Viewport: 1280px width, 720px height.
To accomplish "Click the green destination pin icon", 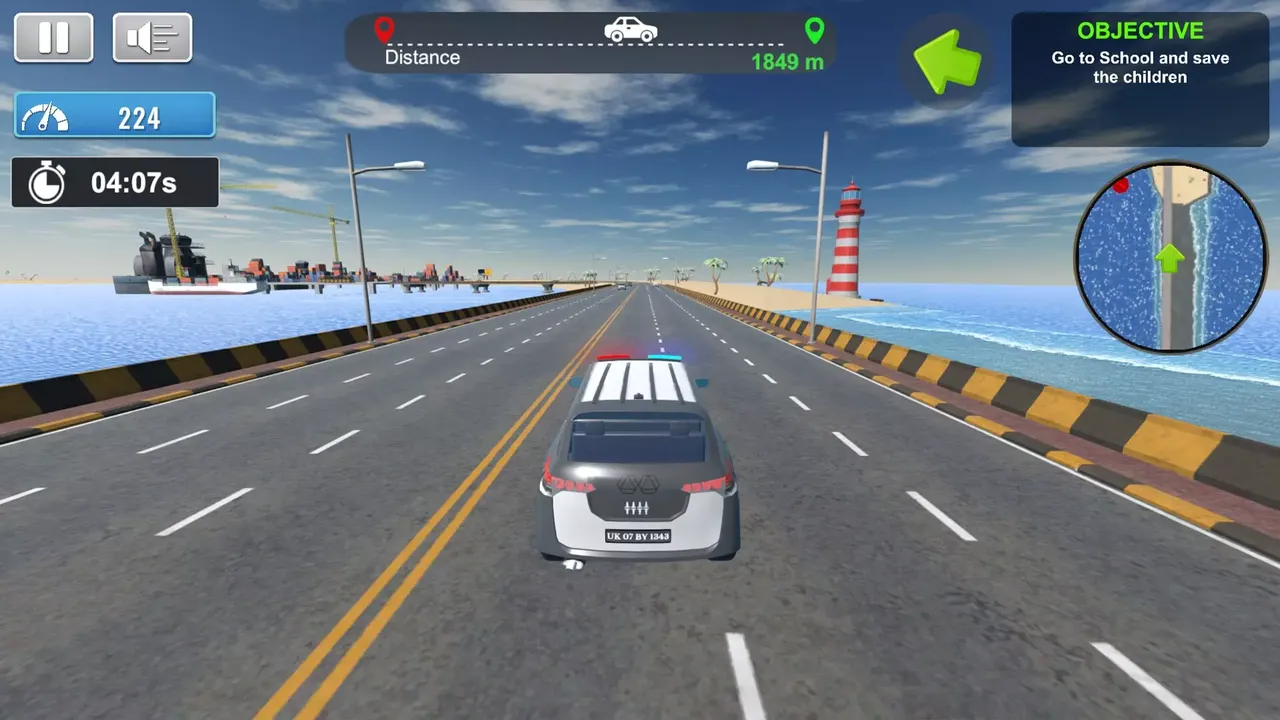I will click(815, 29).
